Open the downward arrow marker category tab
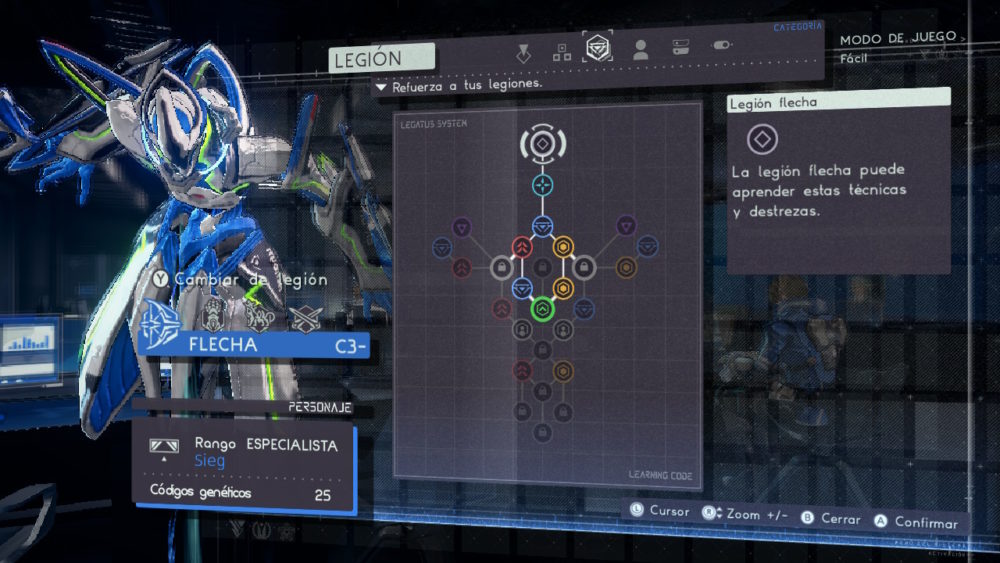The image size is (1000, 563). 523,52
